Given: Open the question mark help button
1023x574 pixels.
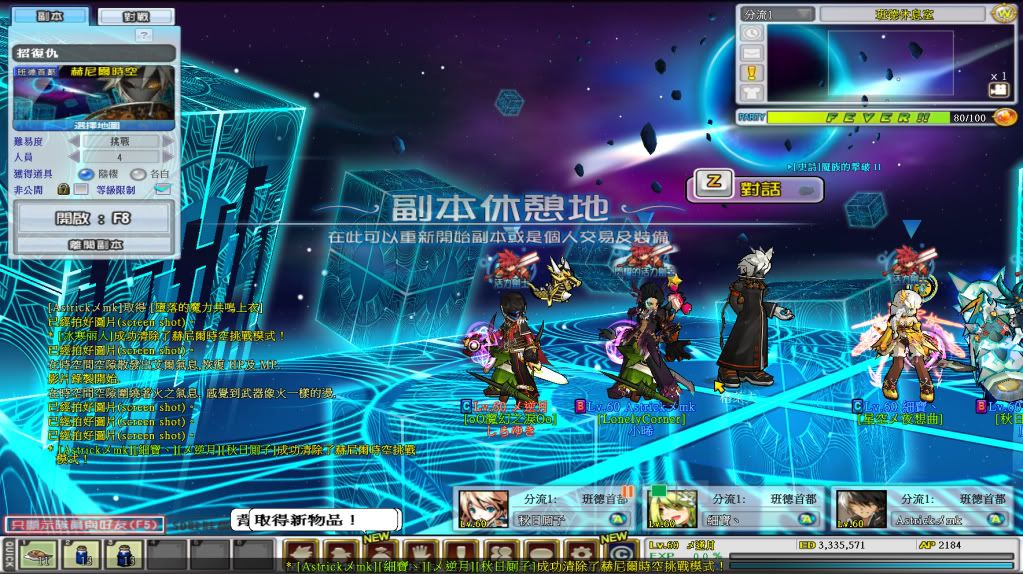Looking at the screenshot, I should click(143, 34).
